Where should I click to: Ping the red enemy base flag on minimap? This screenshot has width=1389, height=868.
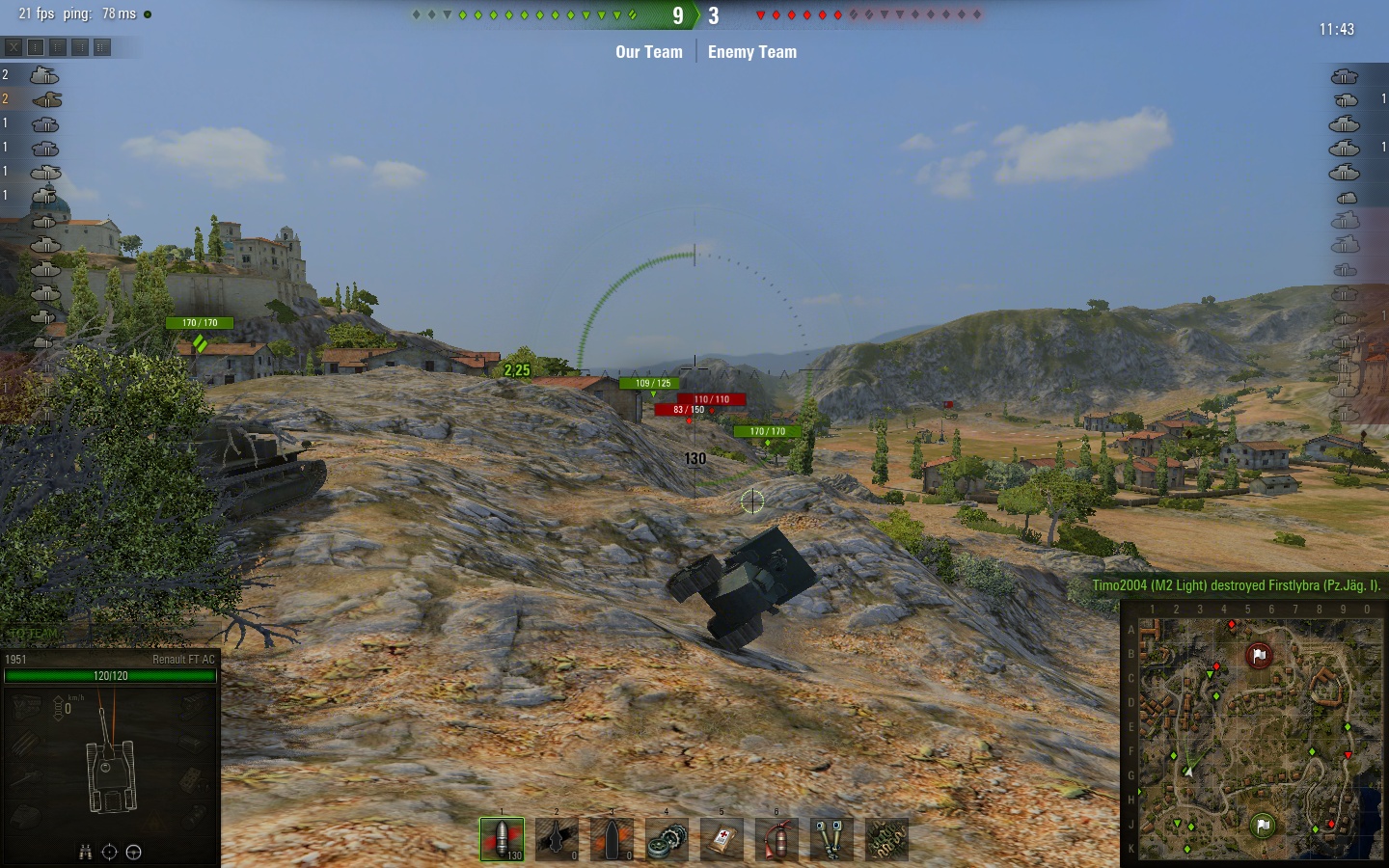tap(1259, 656)
